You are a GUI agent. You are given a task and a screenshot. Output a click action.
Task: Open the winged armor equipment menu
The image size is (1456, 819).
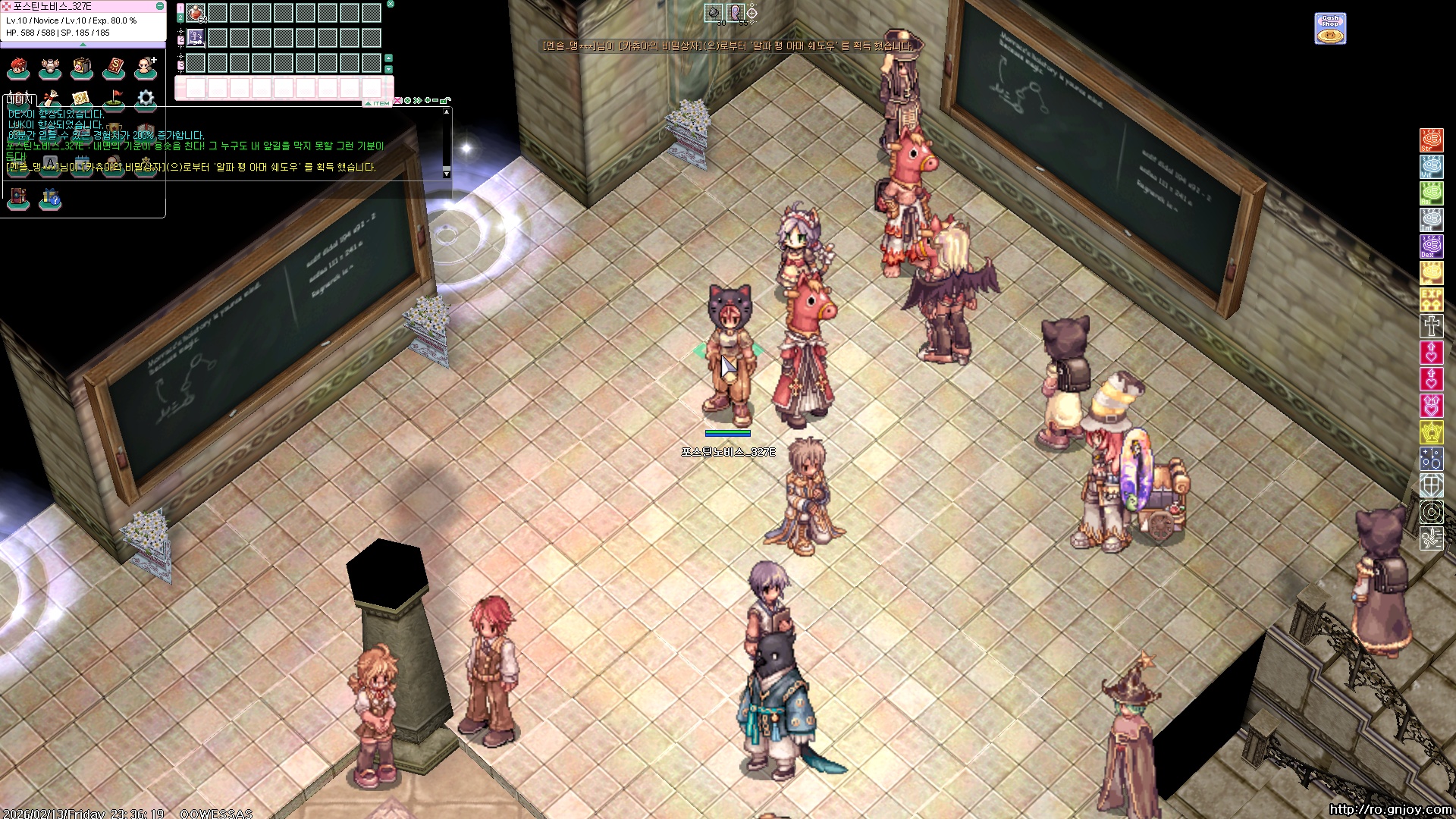point(50,68)
